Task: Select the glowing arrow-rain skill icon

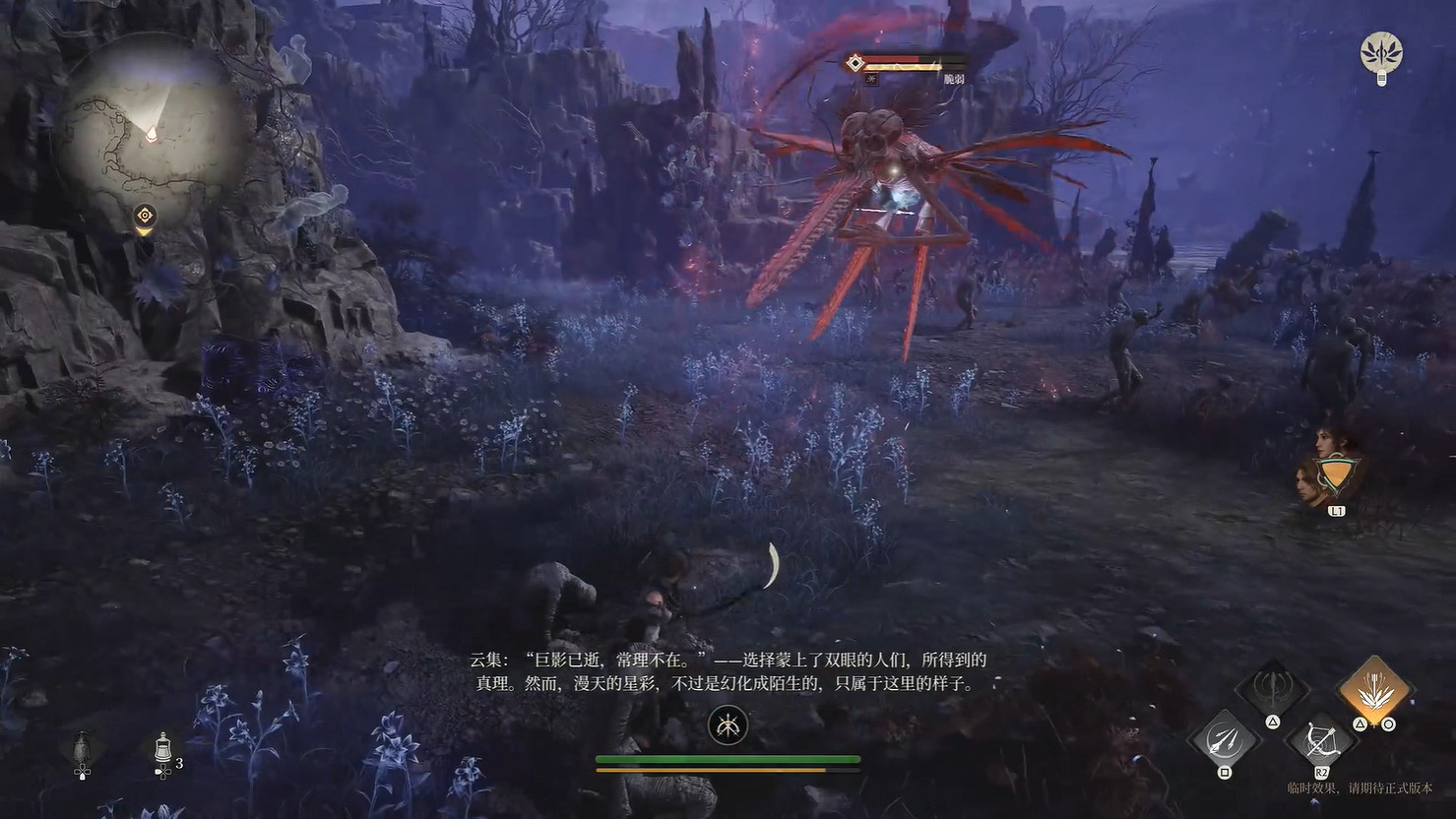Action: click(1375, 689)
